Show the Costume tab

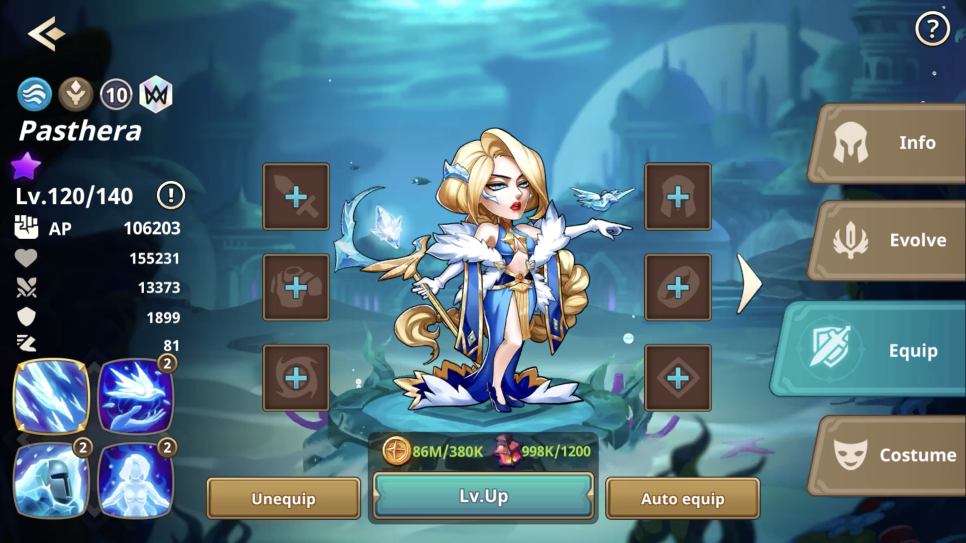[890, 455]
